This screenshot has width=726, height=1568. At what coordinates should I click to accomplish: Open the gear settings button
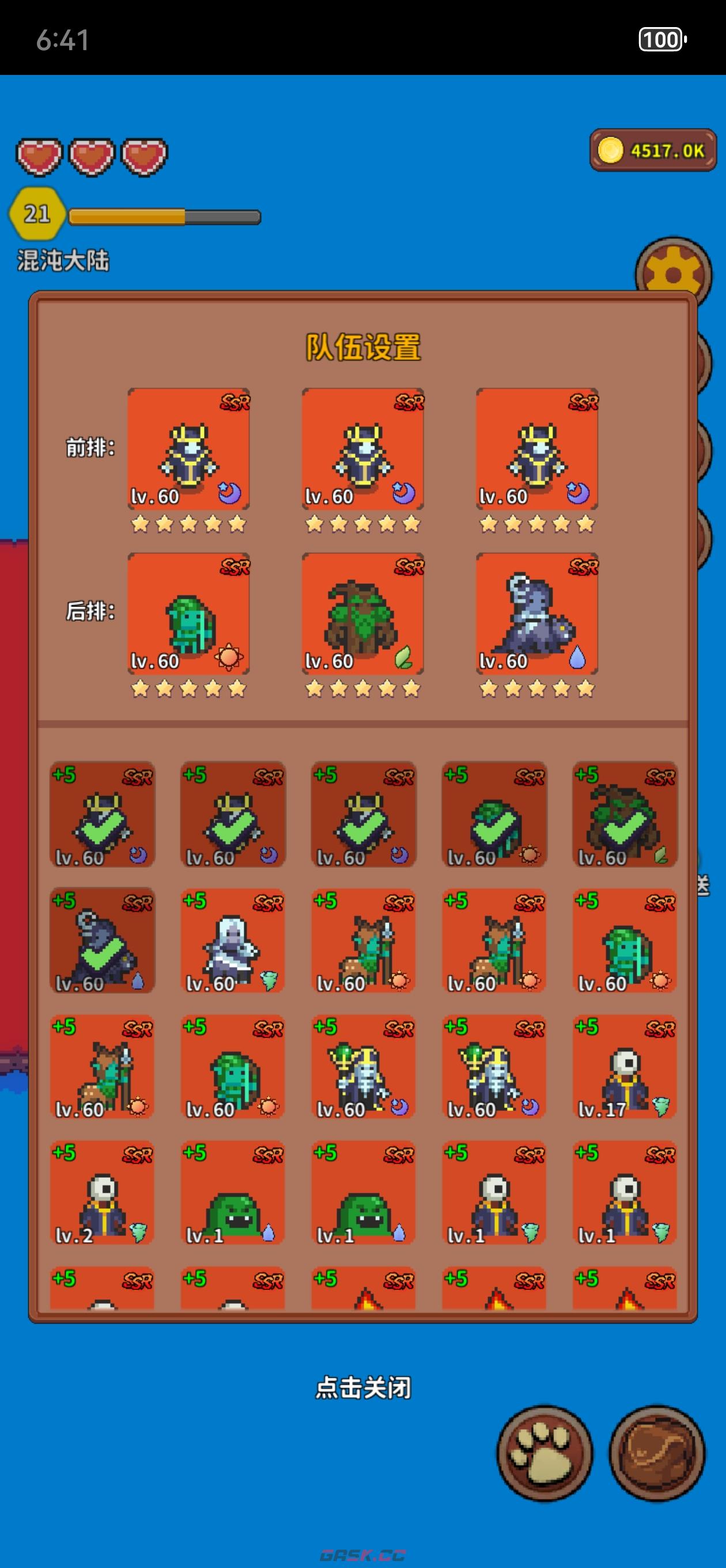(673, 273)
